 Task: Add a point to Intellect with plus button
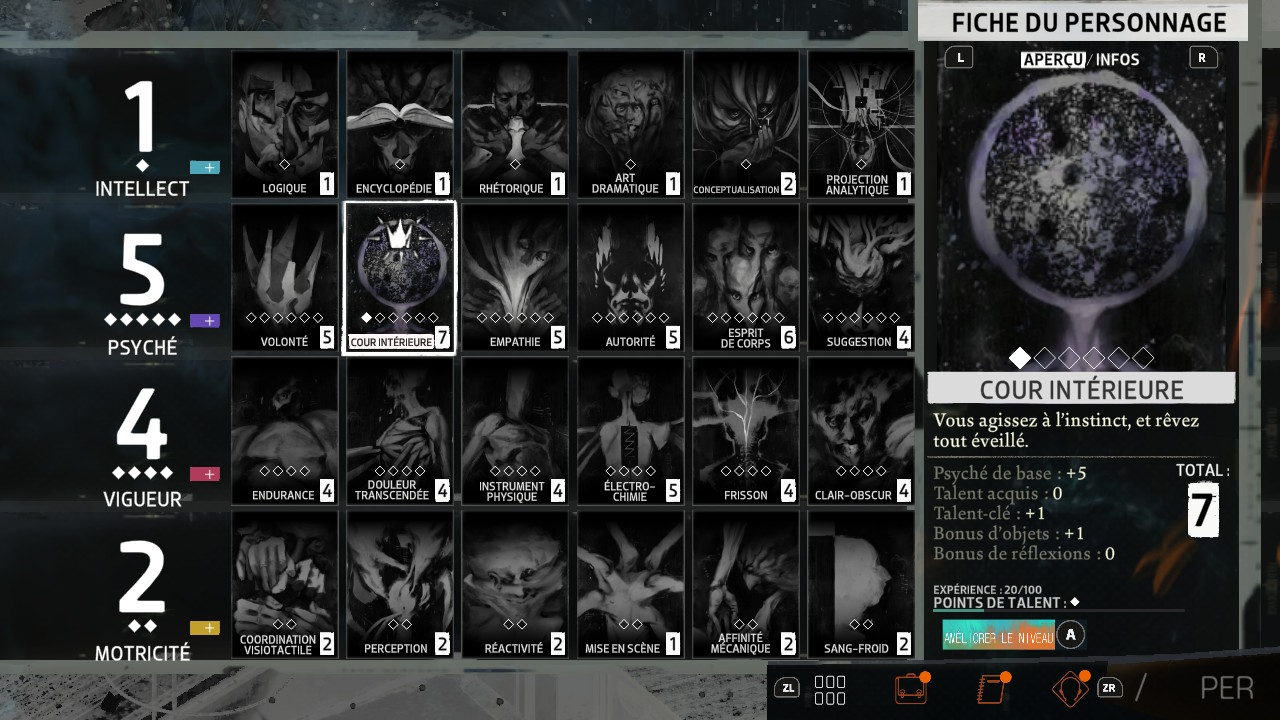point(205,168)
